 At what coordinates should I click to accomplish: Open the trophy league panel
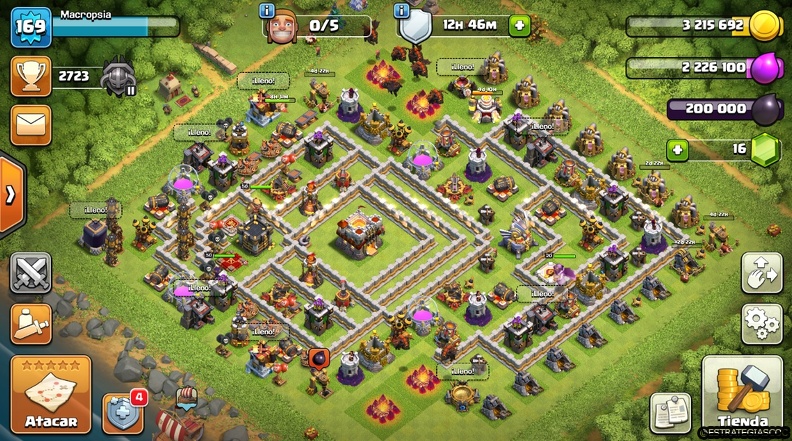(31, 76)
